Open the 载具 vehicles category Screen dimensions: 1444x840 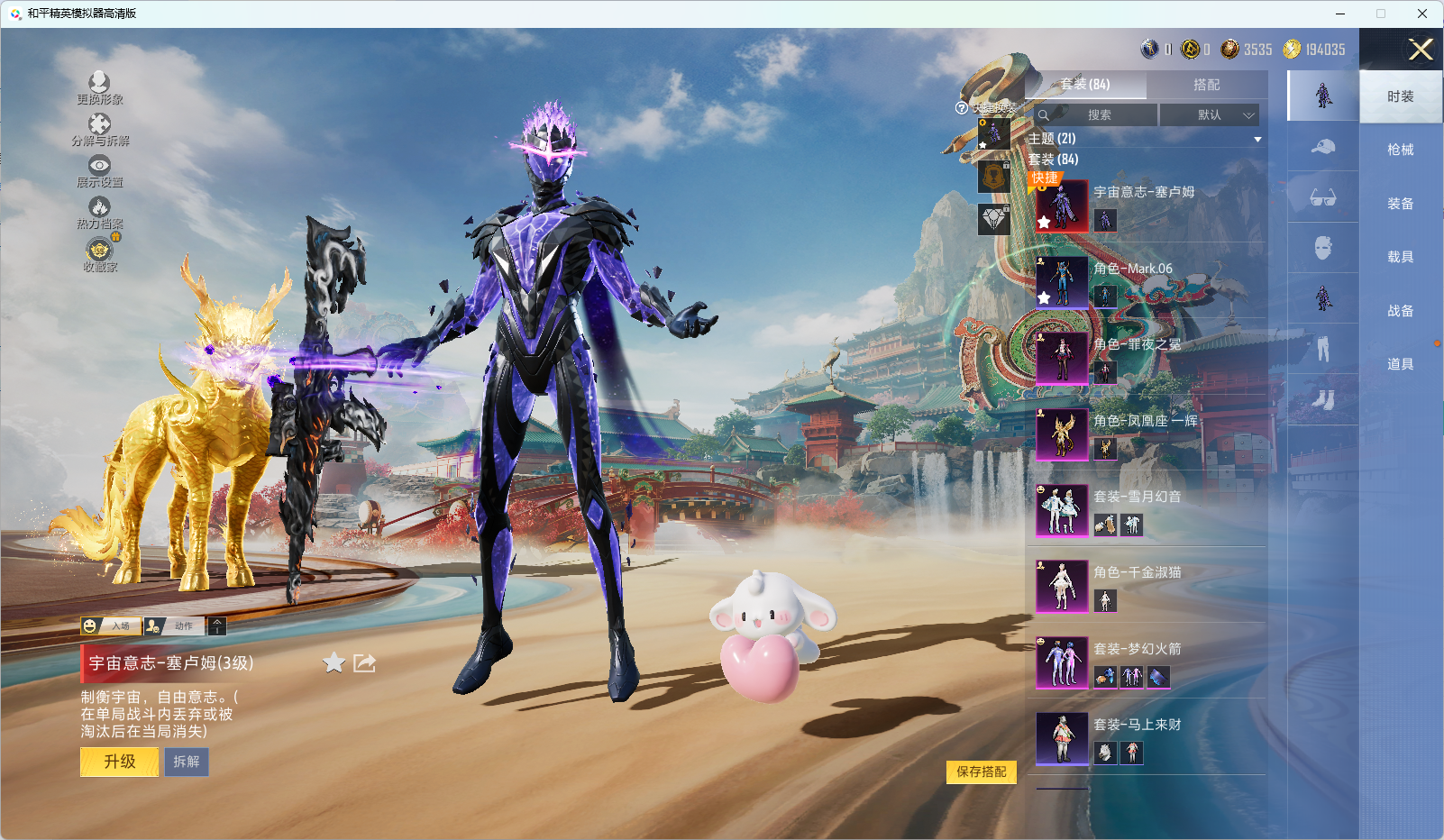(x=1400, y=257)
